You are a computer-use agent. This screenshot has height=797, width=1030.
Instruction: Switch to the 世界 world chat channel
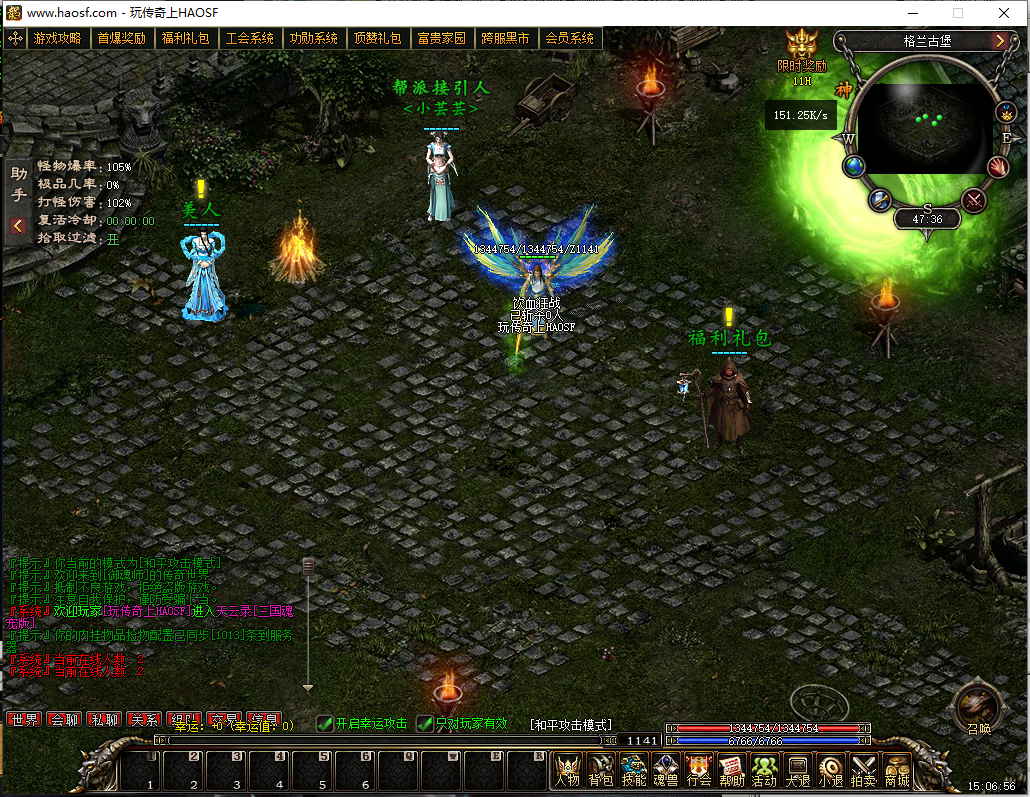[x=23, y=720]
